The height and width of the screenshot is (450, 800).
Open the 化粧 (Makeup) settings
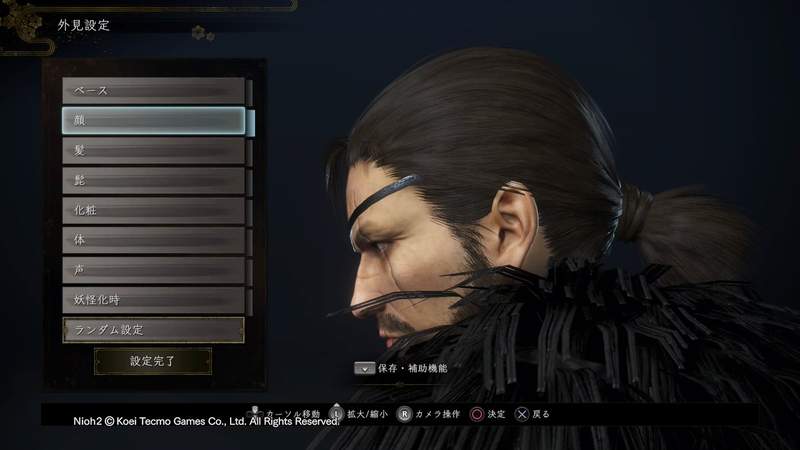pyautogui.click(x=153, y=211)
